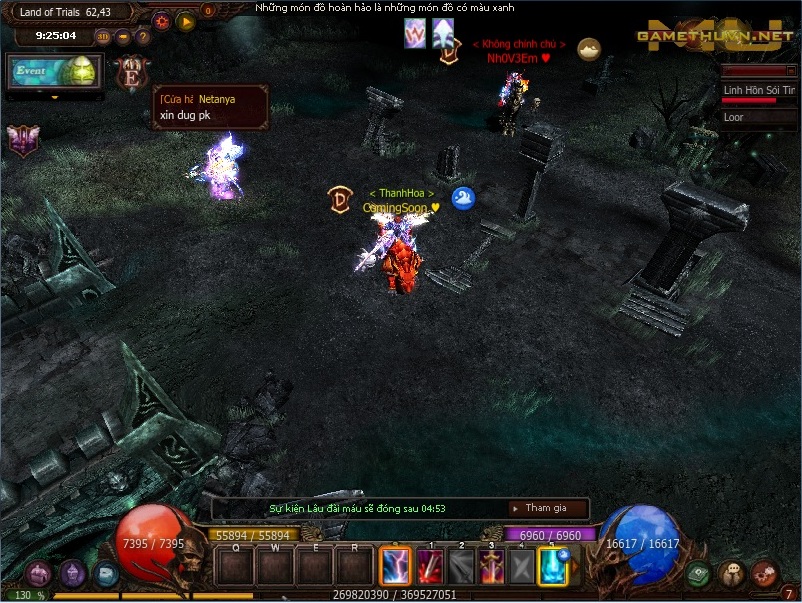Open the red gears system icon
This screenshot has width=802, height=603.
click(765, 574)
